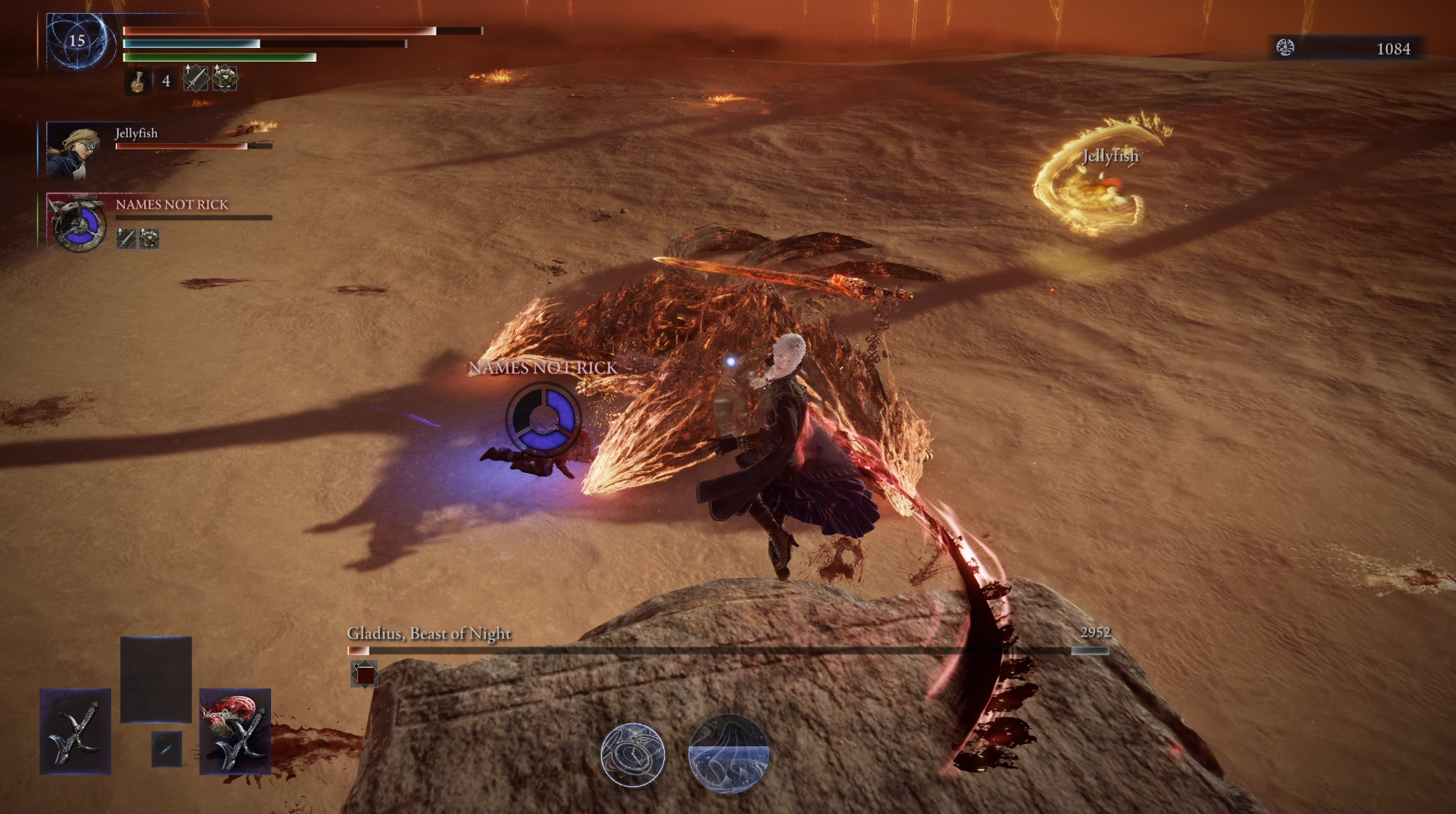Inspect your own sword attack-up buff icon
This screenshot has width=1456, height=814.
[195, 78]
